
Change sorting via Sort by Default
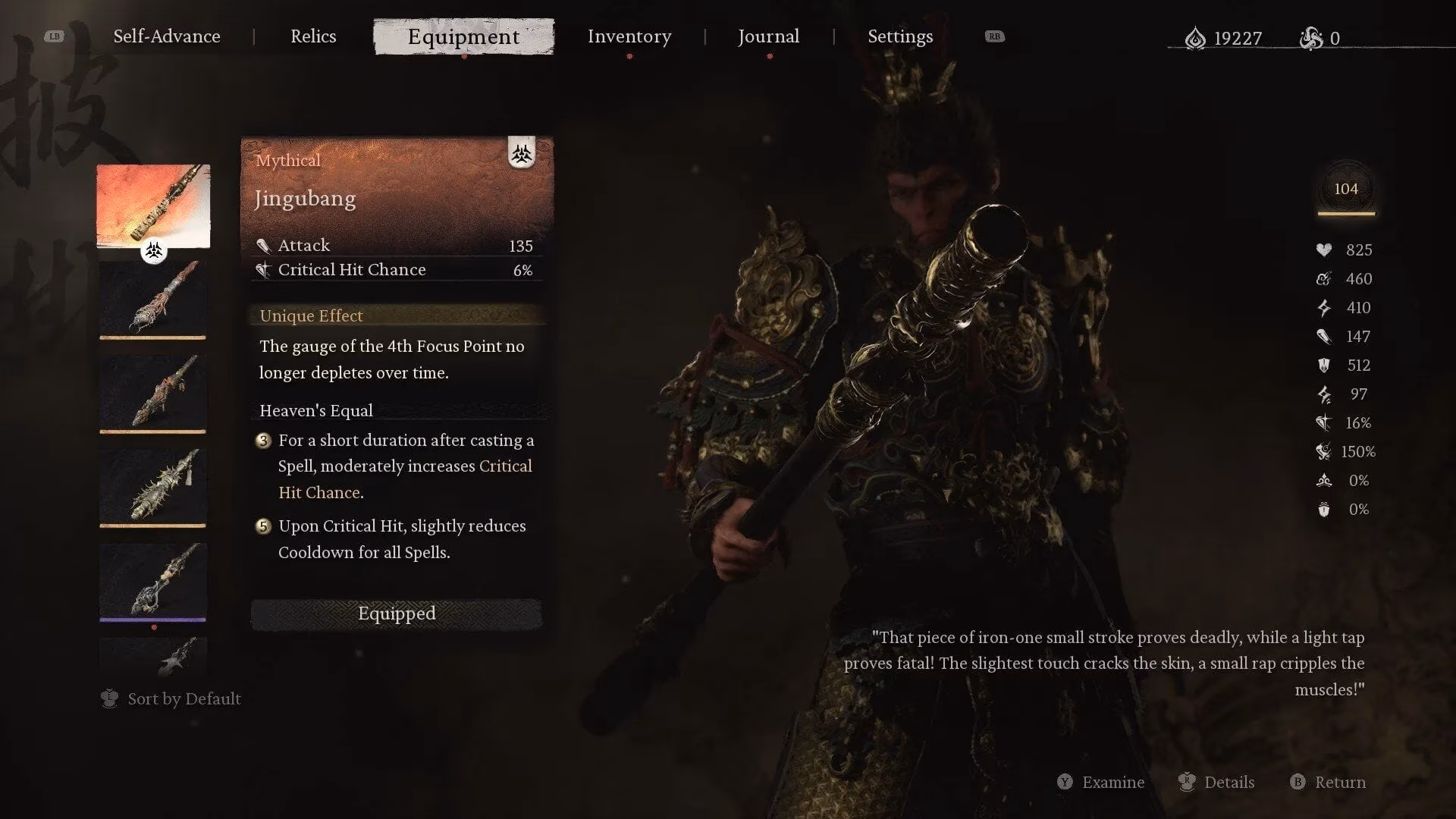171,698
